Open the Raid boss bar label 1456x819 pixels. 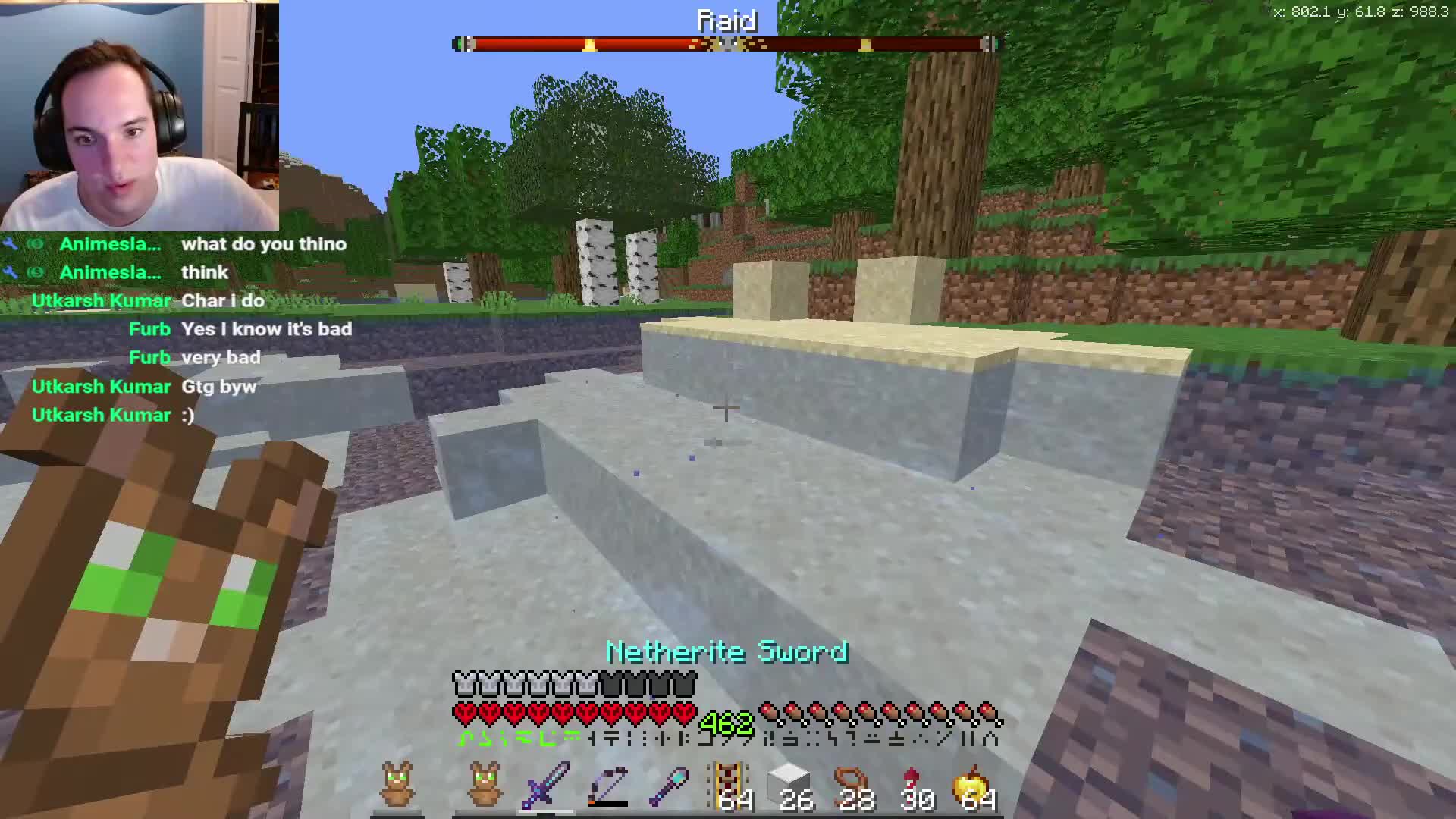coord(726,20)
